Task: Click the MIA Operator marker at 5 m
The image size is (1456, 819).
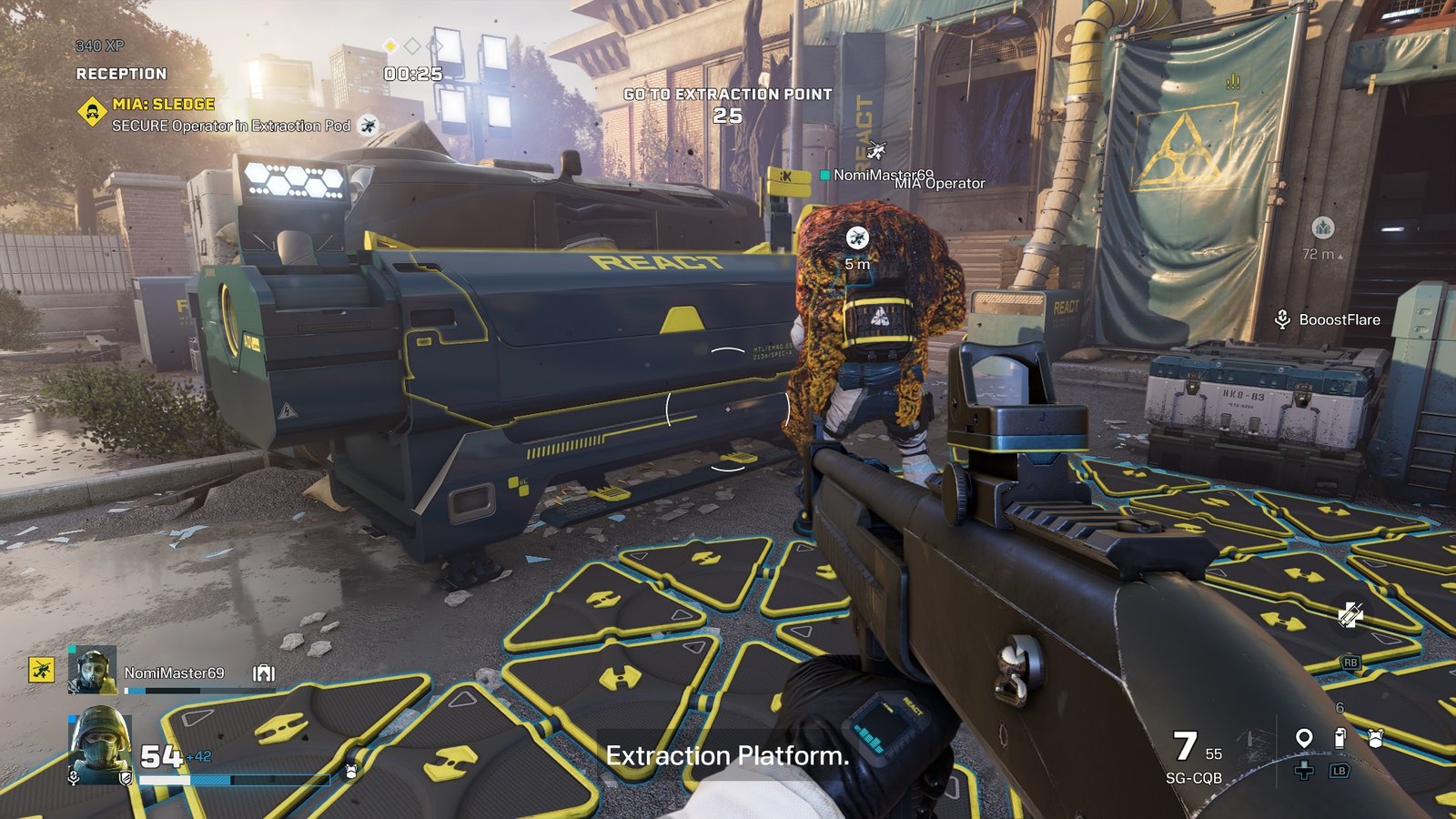Action: pos(856,238)
